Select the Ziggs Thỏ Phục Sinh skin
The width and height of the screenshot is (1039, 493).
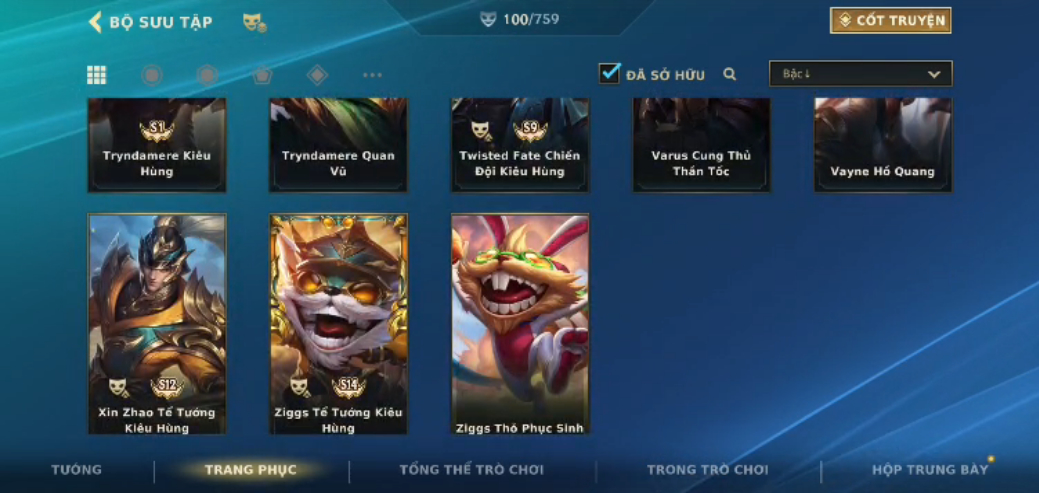pyautogui.click(x=520, y=324)
